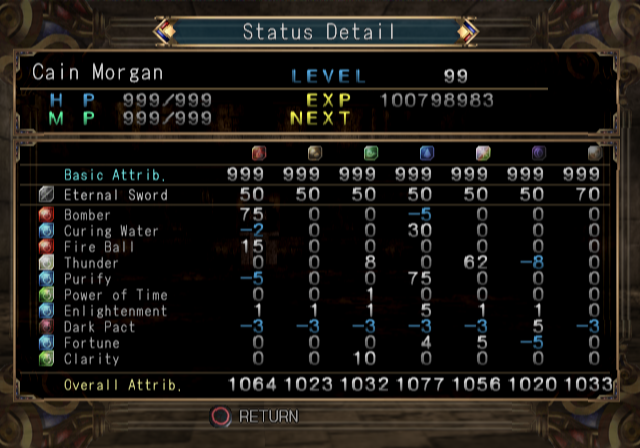Select the blue water element column icon
The width and height of the screenshot is (640, 448).
pos(427,154)
